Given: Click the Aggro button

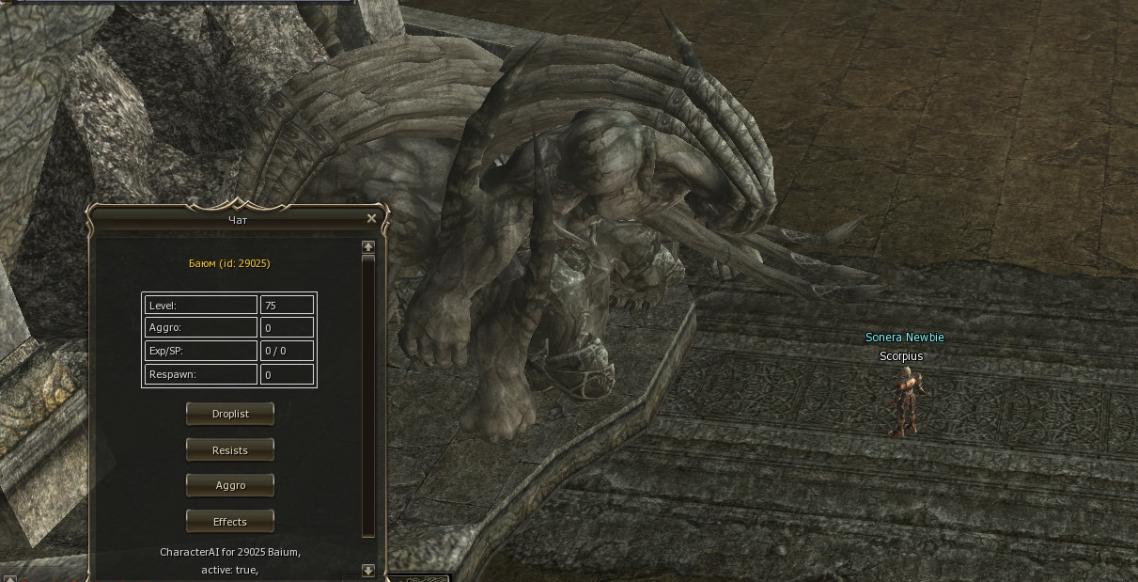Looking at the screenshot, I should pos(230,485).
